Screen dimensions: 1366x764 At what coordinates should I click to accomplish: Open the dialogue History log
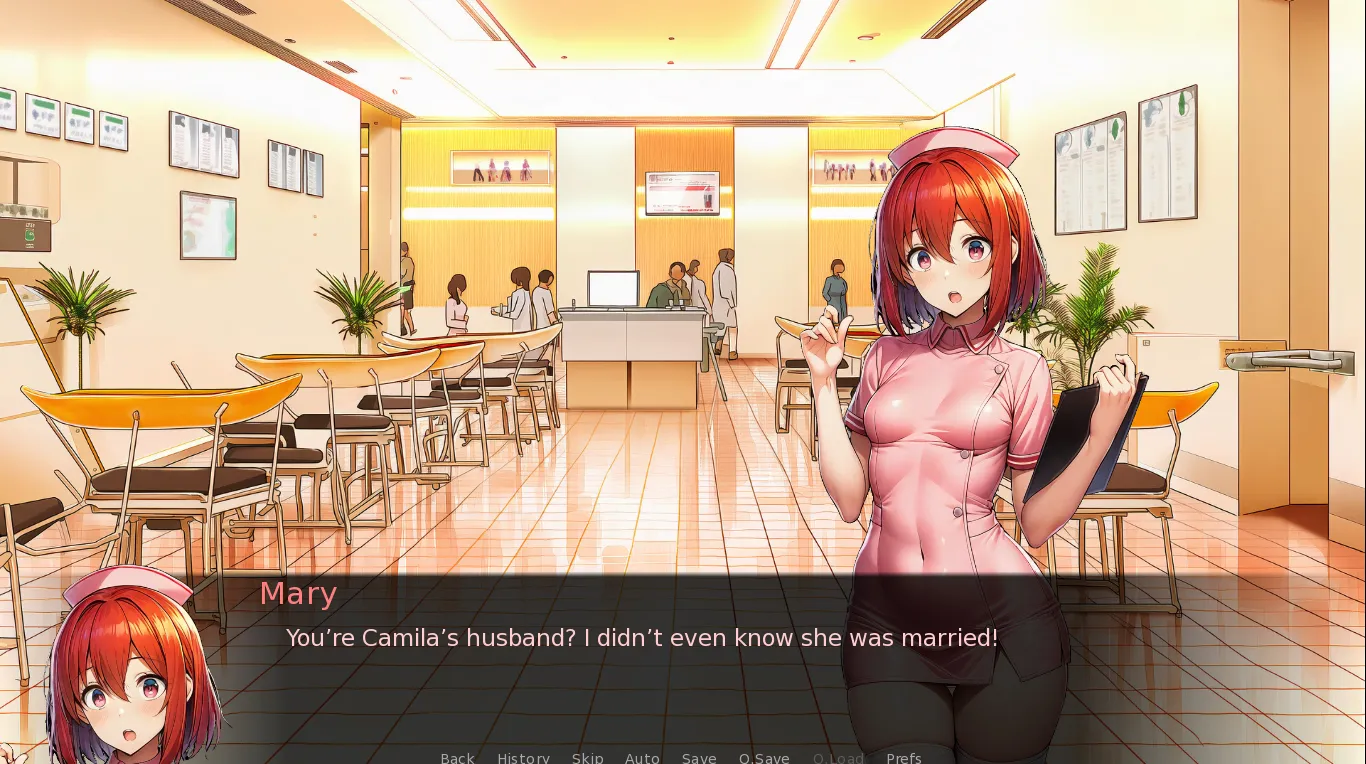[523, 757]
